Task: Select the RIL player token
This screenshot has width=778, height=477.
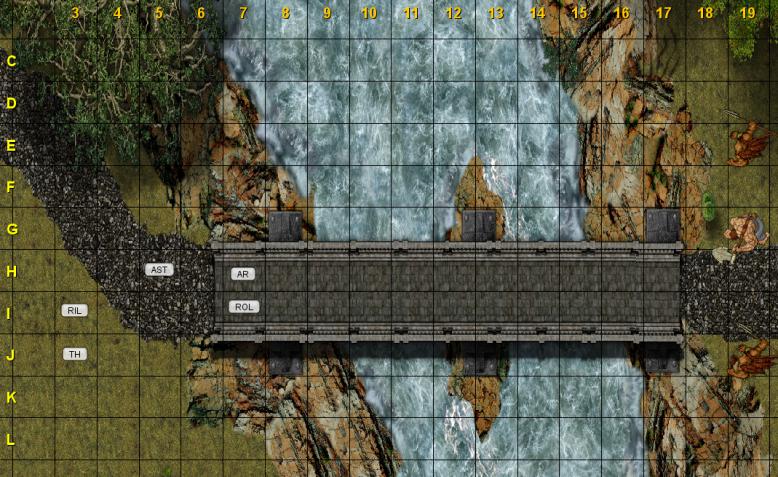Action: pos(74,311)
